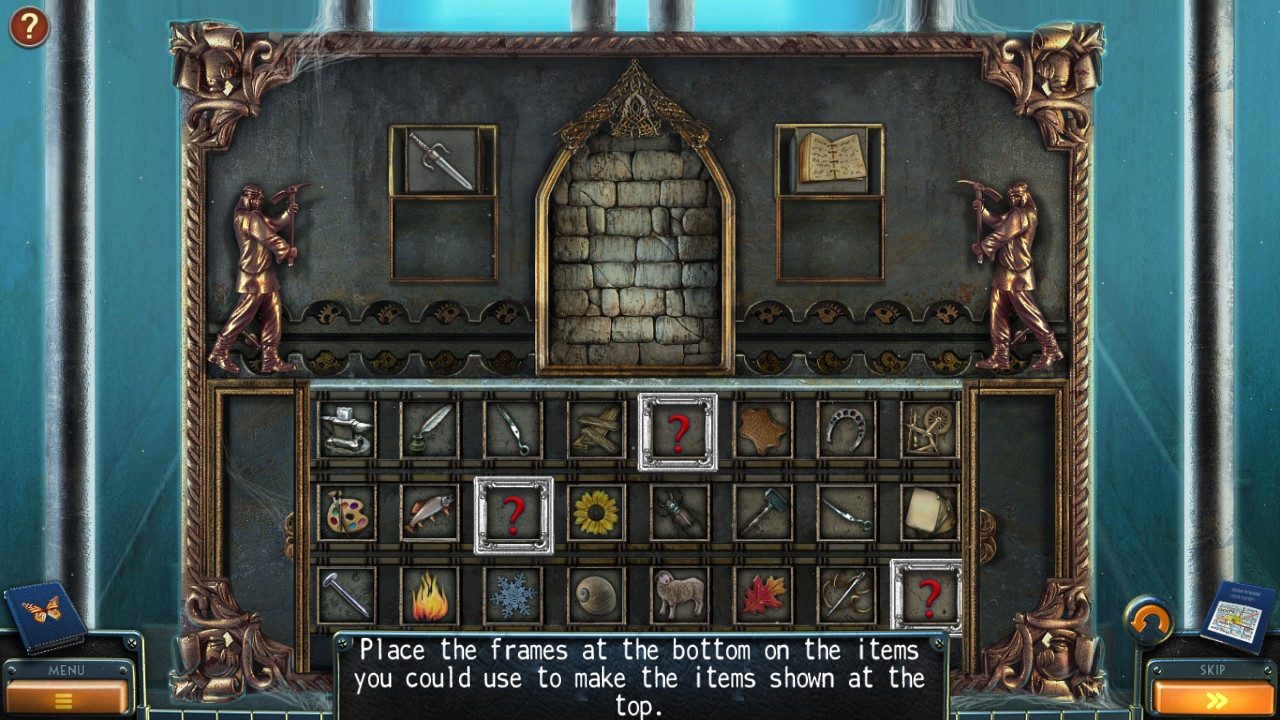Click the dagger shown at the top
This screenshot has height=720, width=1280.
445,160
